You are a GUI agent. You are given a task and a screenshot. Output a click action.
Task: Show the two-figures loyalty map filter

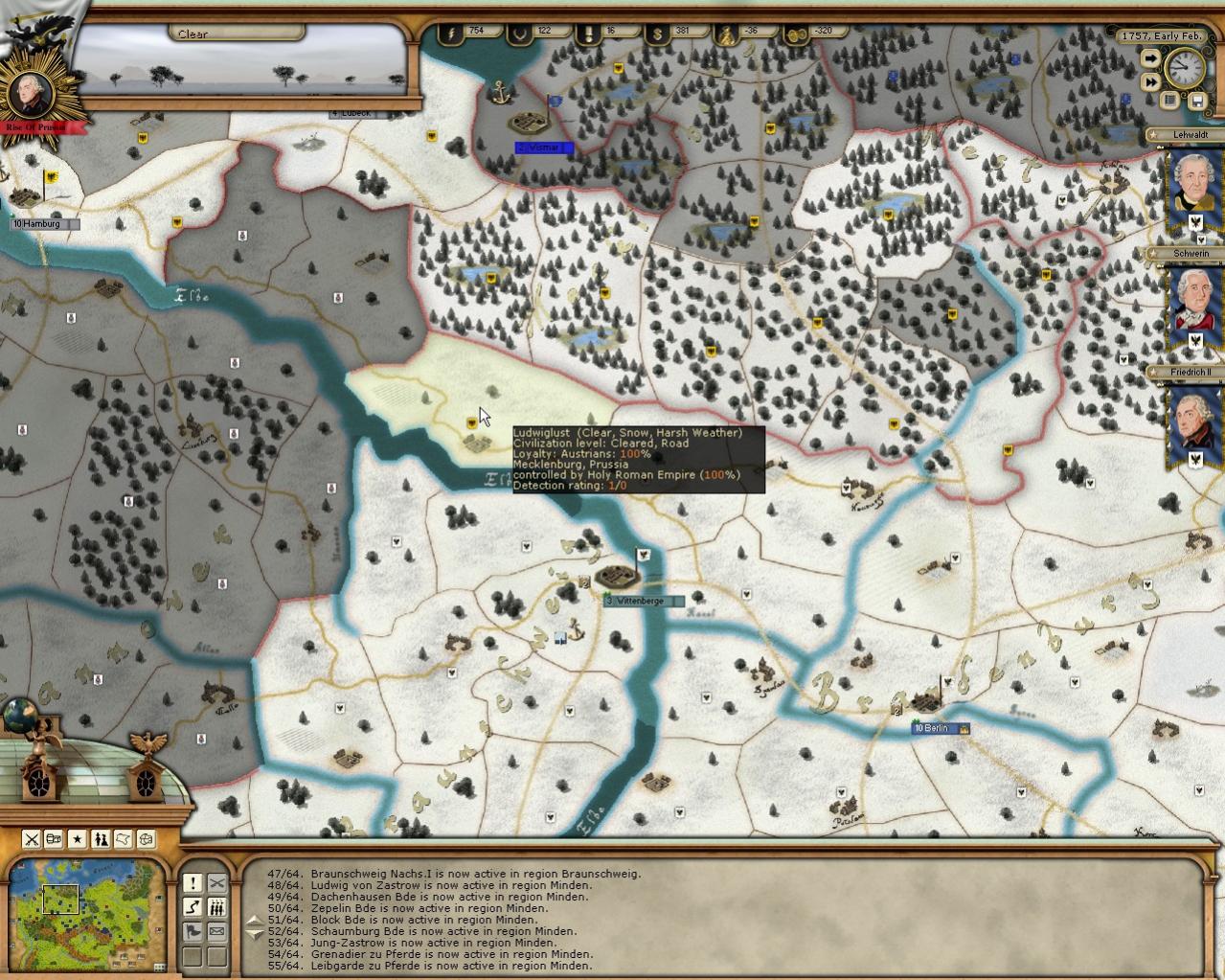tap(101, 839)
